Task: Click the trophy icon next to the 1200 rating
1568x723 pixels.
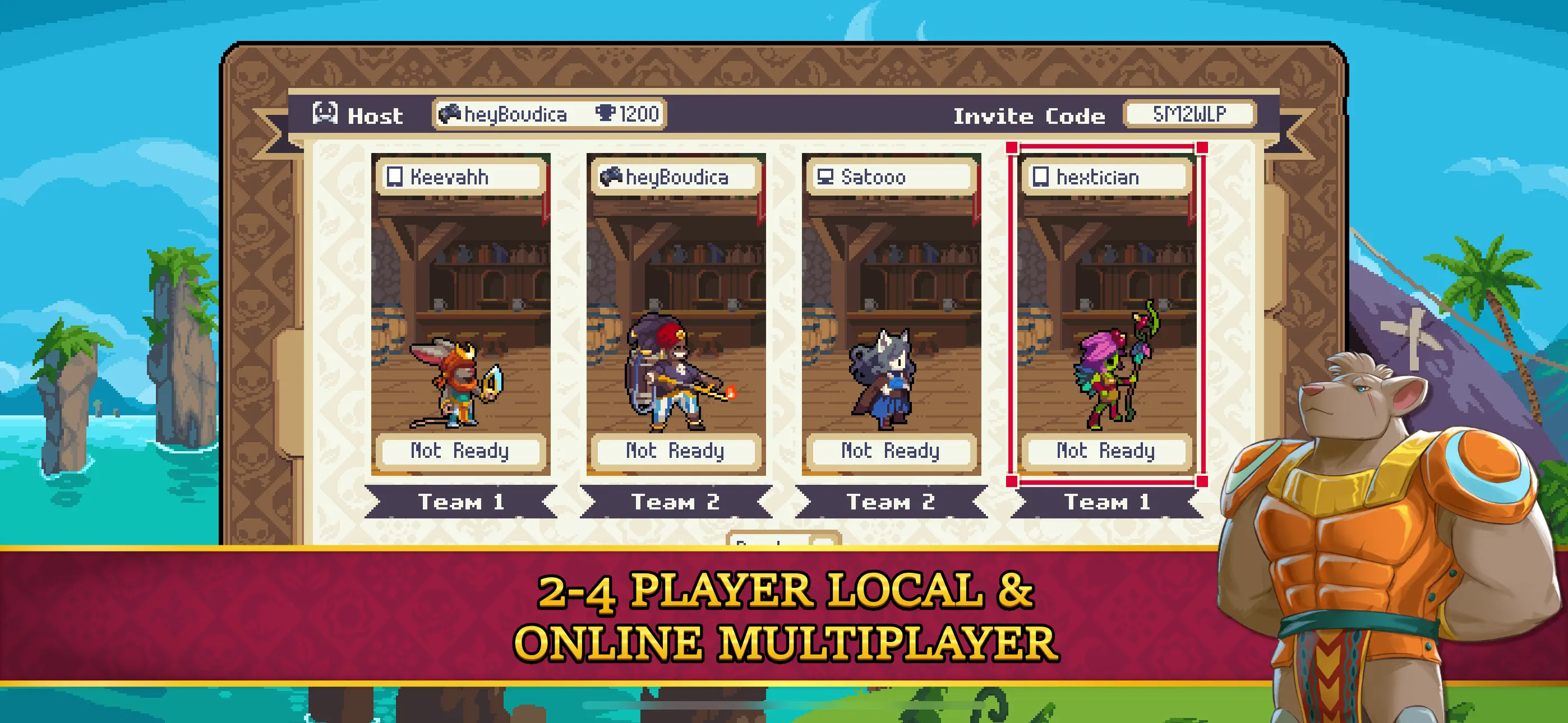Action: pyautogui.click(x=607, y=113)
